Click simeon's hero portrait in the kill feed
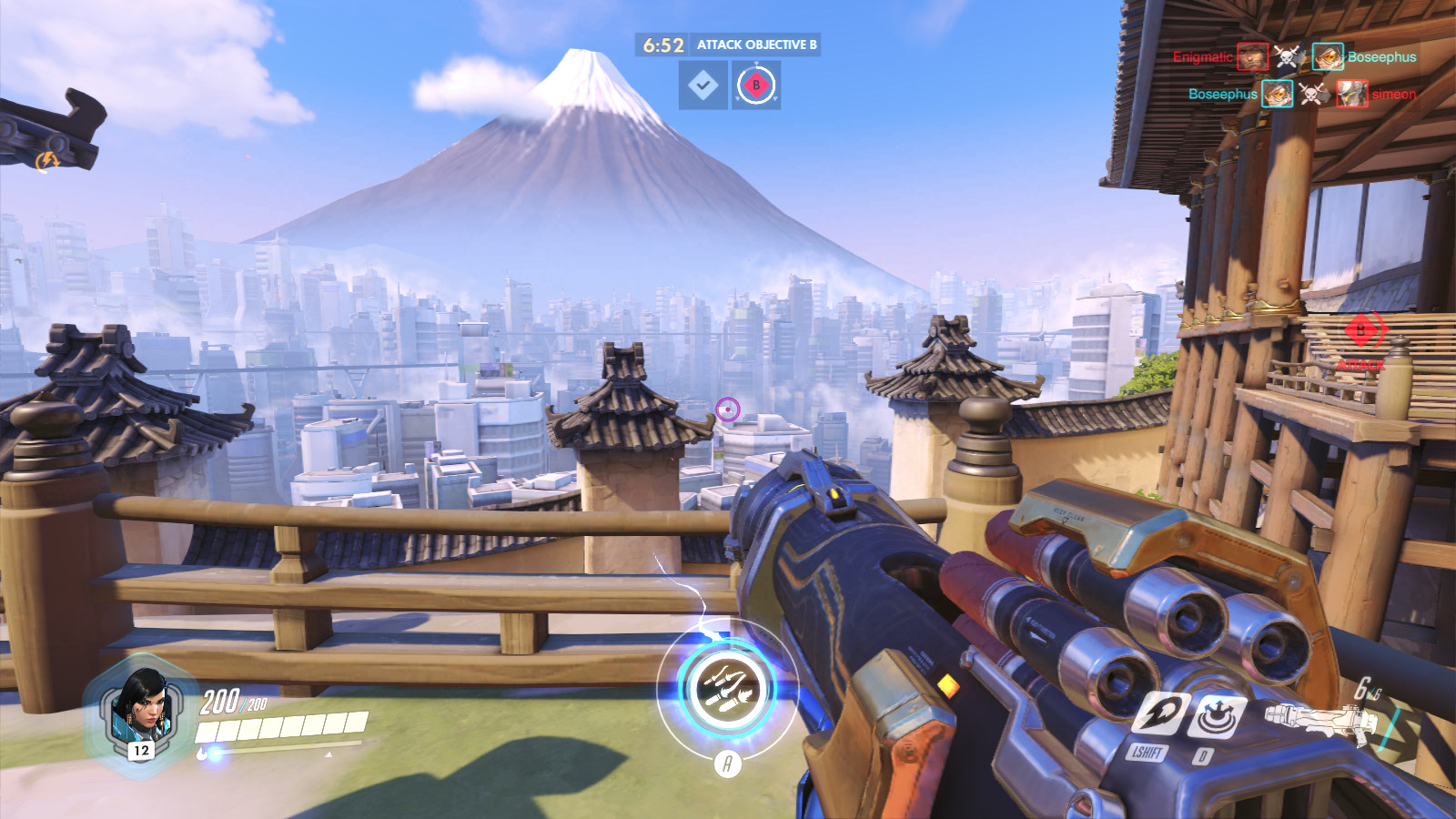Screen dimensions: 1456x819 1351,94
